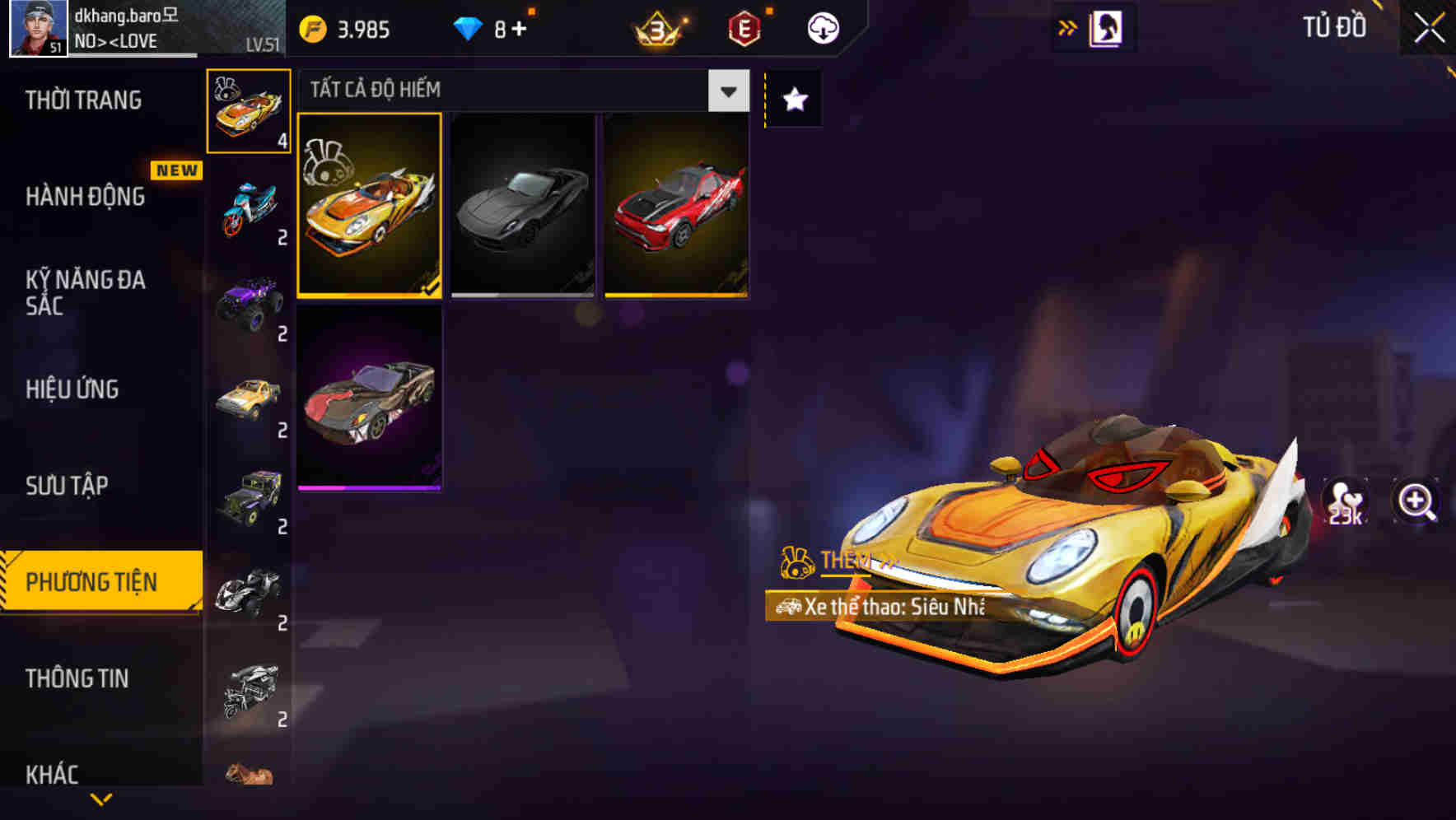Open the diamond currency icon

point(467,27)
